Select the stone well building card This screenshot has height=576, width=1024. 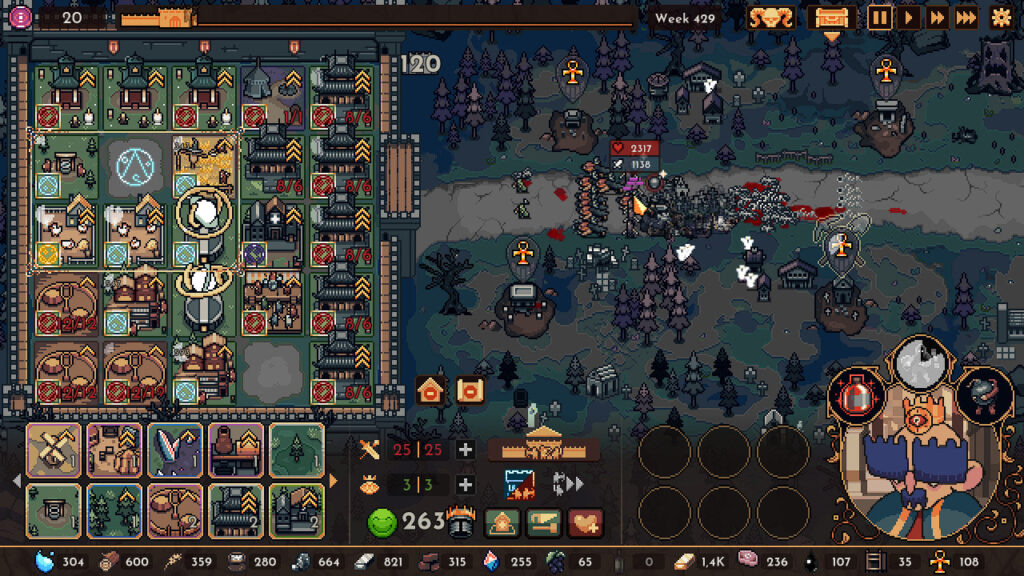coord(53,510)
